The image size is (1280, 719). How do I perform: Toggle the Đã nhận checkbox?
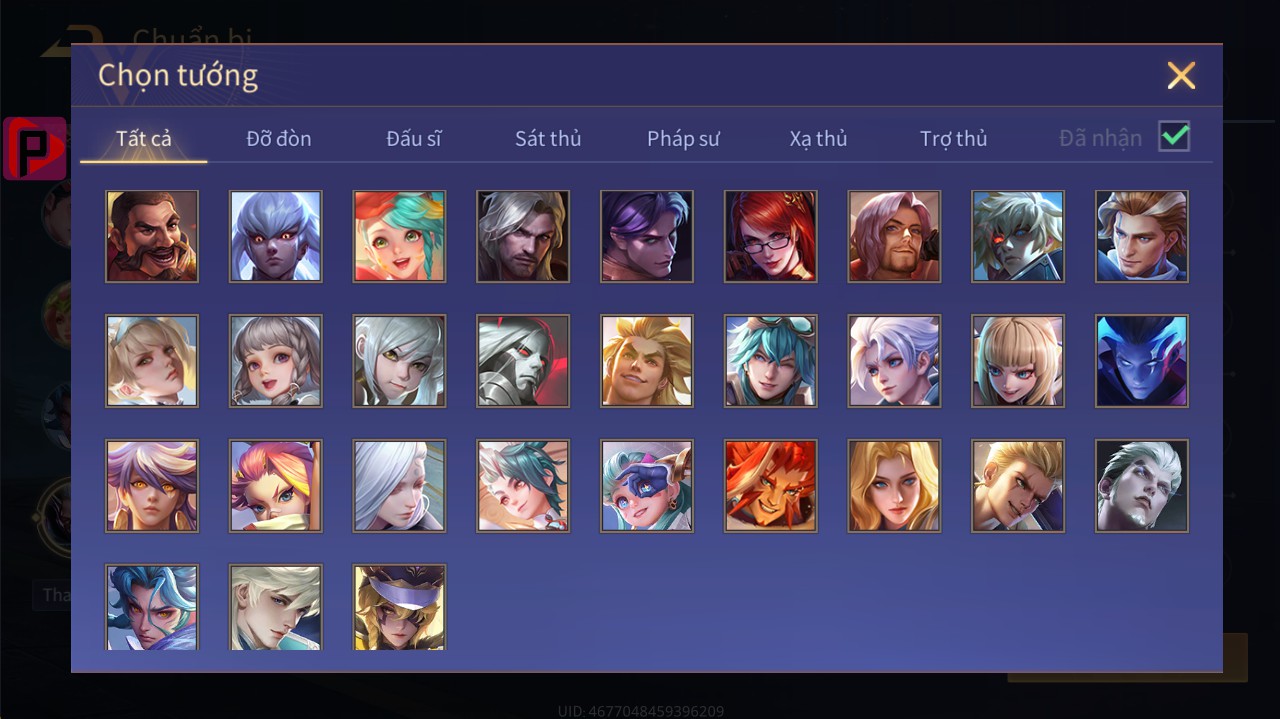tap(1174, 136)
